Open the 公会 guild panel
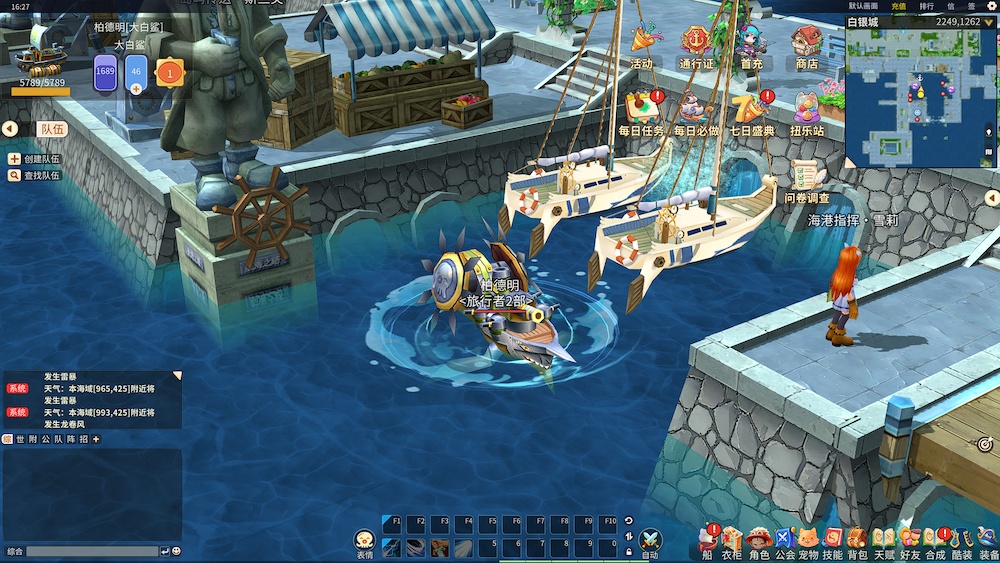The width and height of the screenshot is (1000, 563). click(x=784, y=540)
